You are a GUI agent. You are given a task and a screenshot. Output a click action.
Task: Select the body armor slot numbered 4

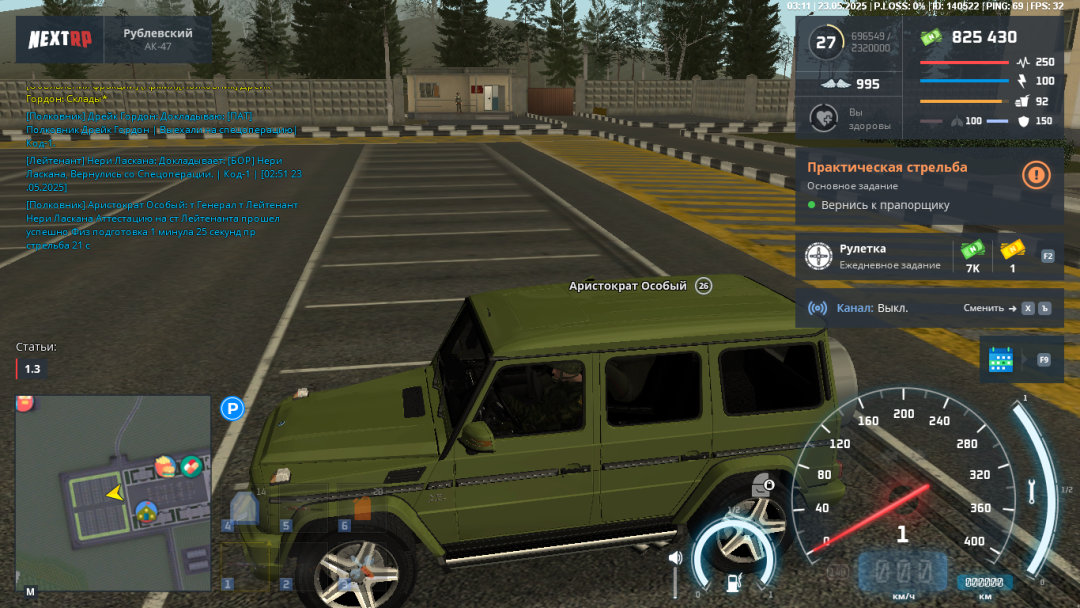tap(245, 509)
